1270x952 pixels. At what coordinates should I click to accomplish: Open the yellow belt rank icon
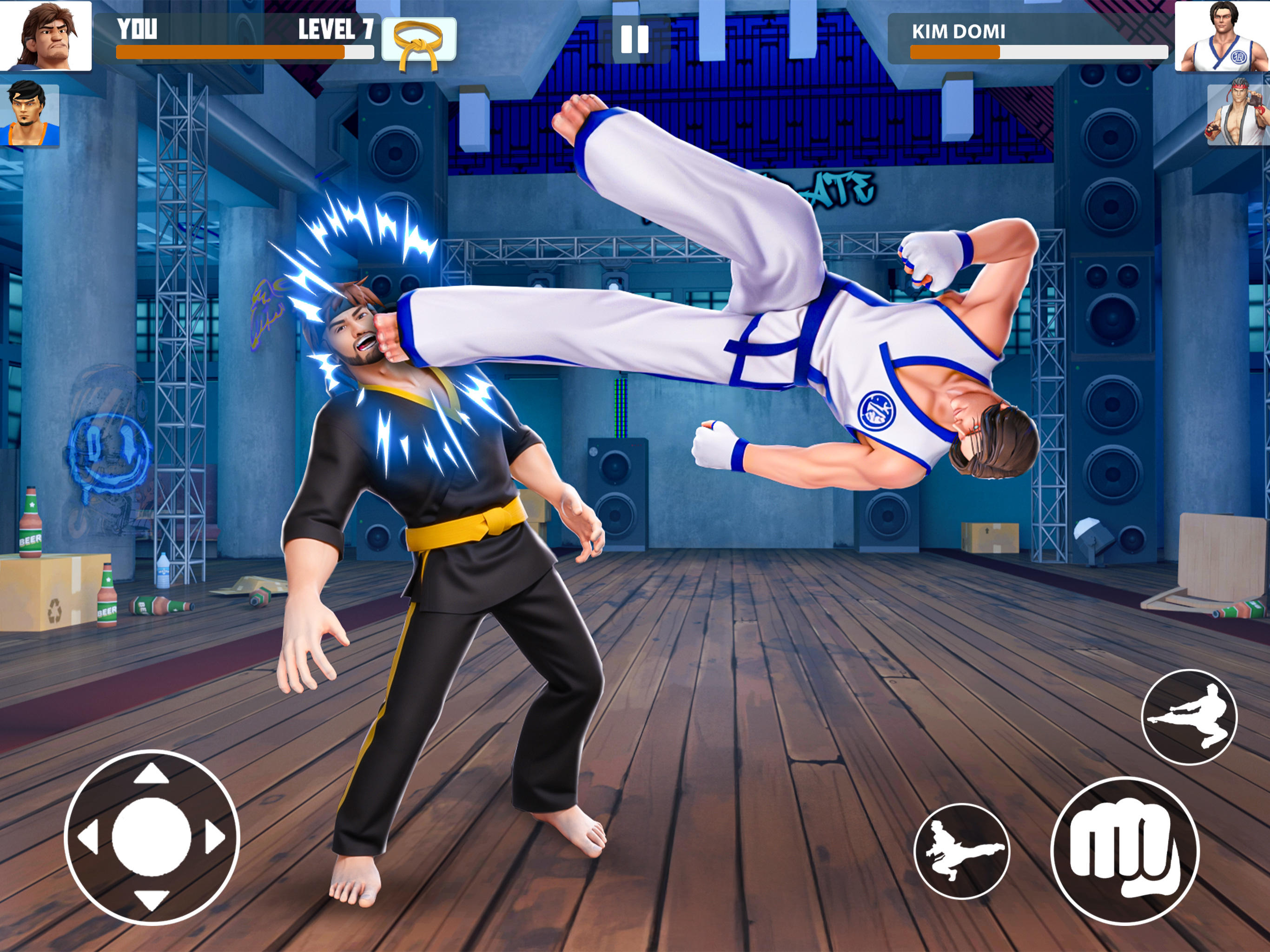pos(417,42)
